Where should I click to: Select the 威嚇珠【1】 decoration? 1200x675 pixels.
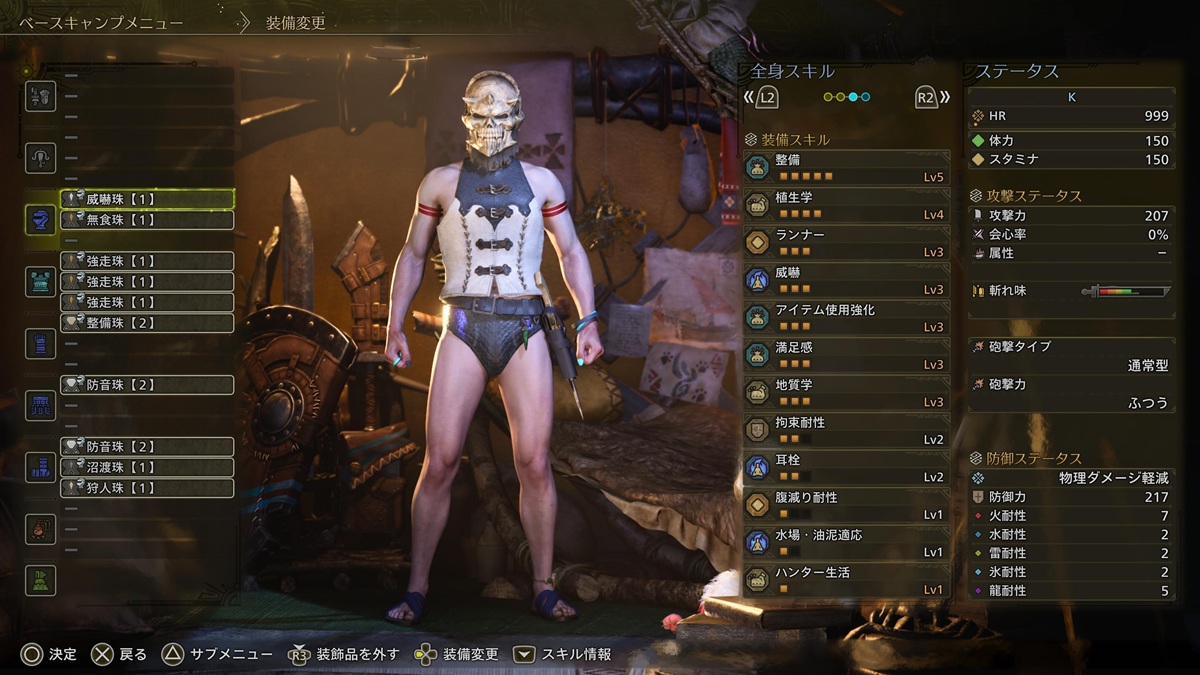point(147,199)
